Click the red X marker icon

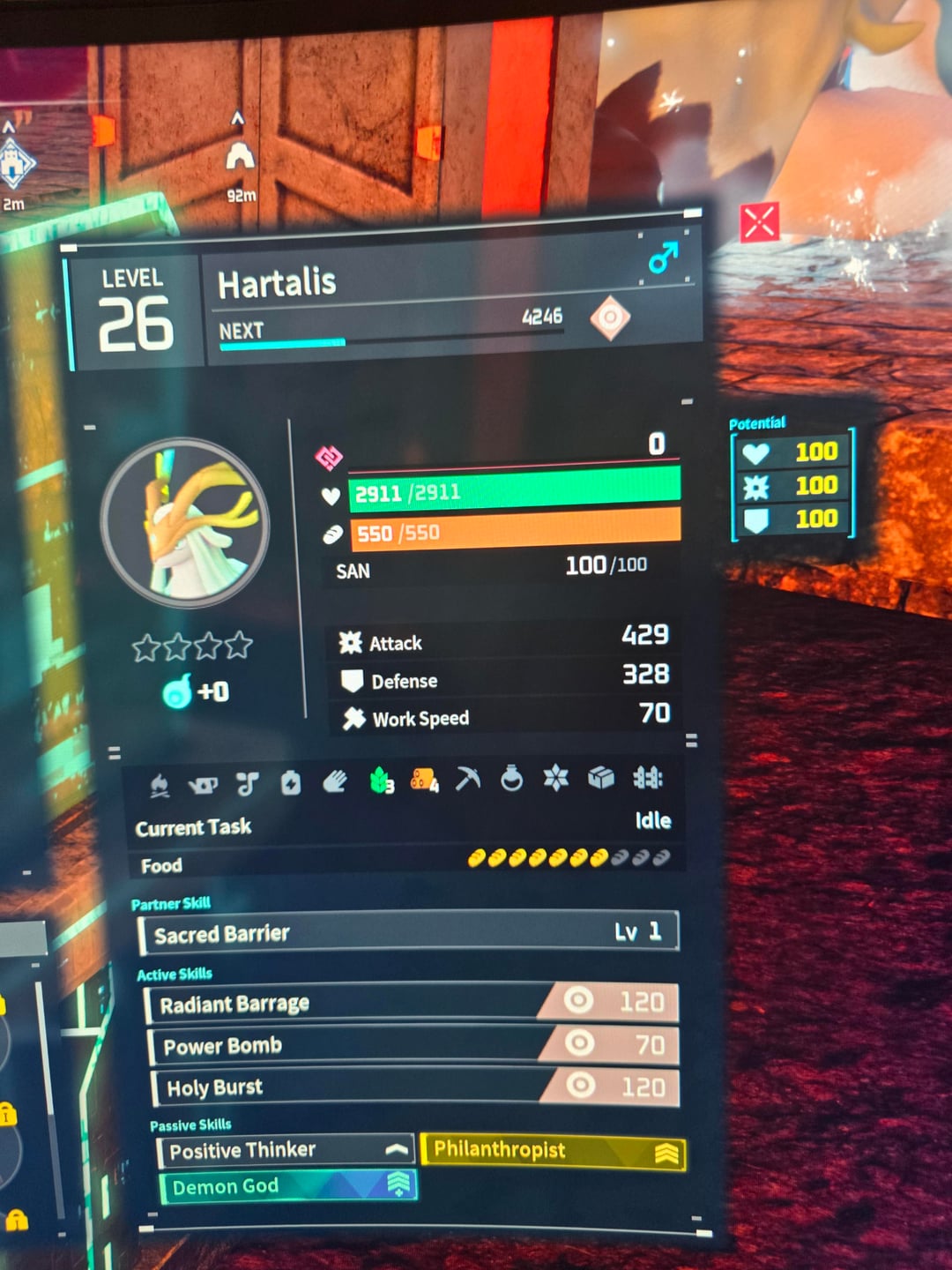point(759,222)
